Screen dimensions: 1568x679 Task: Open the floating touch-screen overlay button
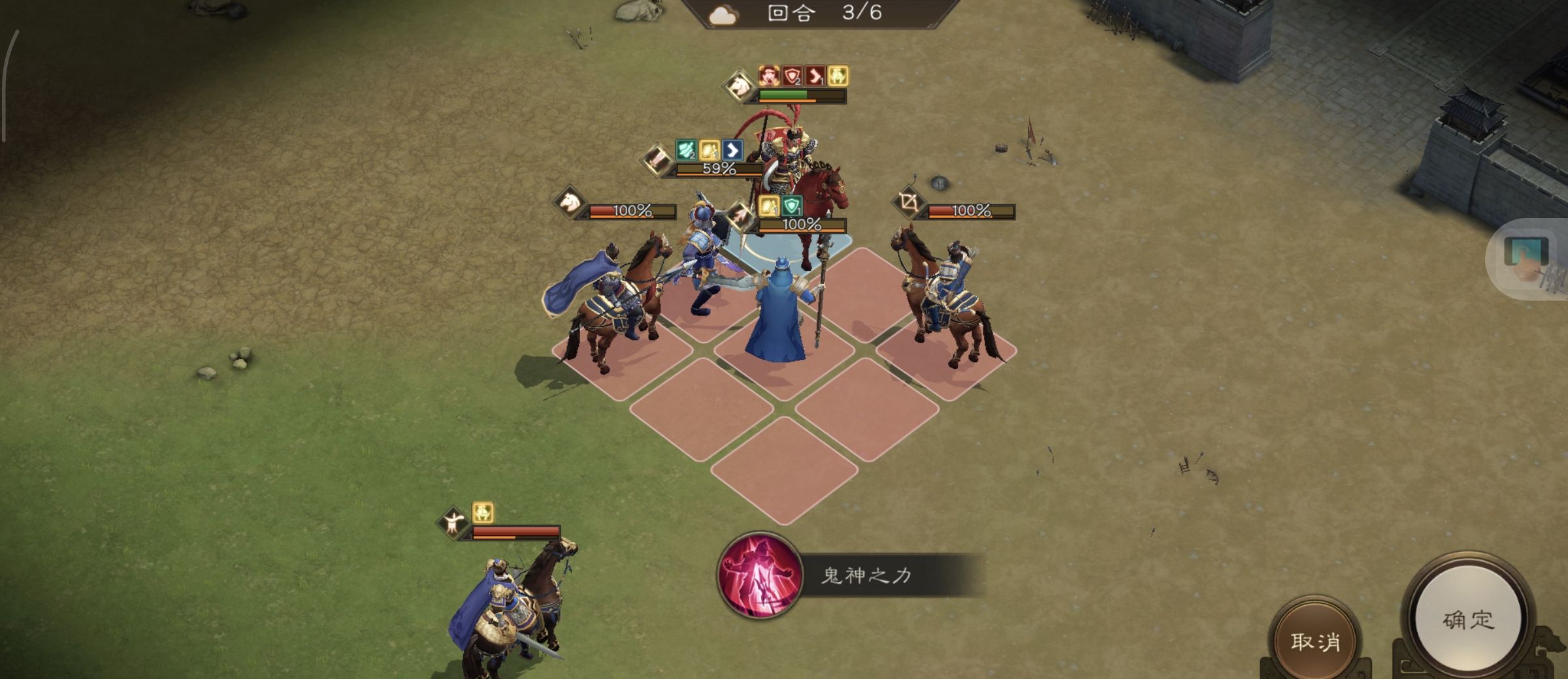[x=1526, y=259]
